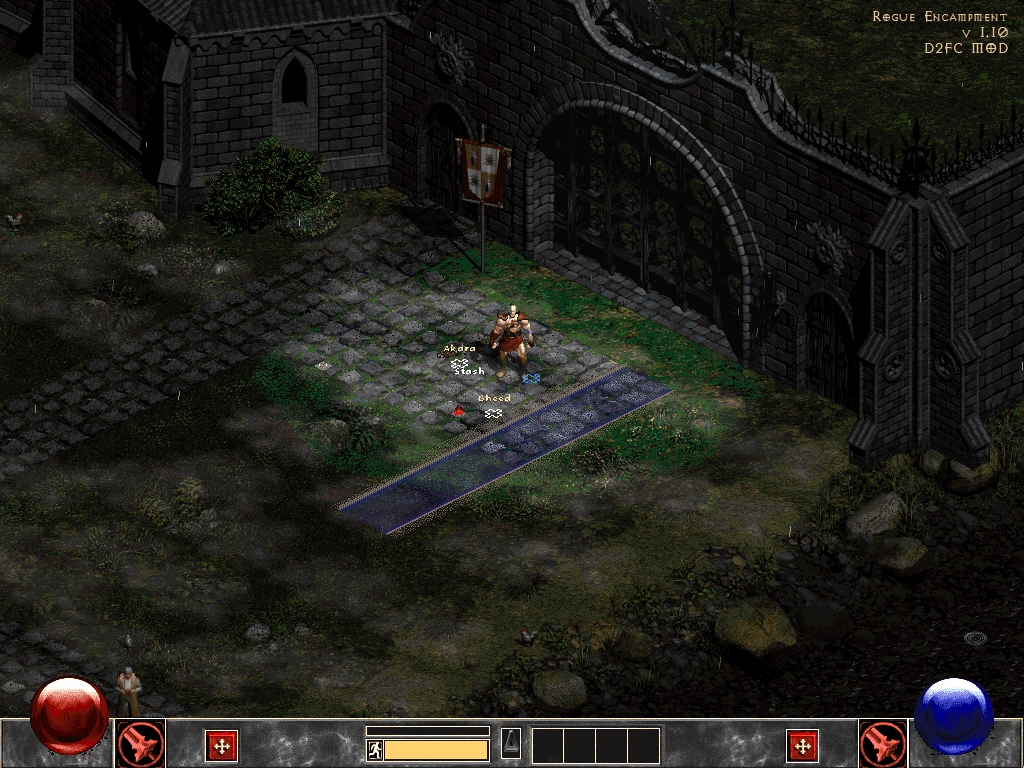Open the right mouse button skill selector
The image size is (1024, 768).
[883, 744]
